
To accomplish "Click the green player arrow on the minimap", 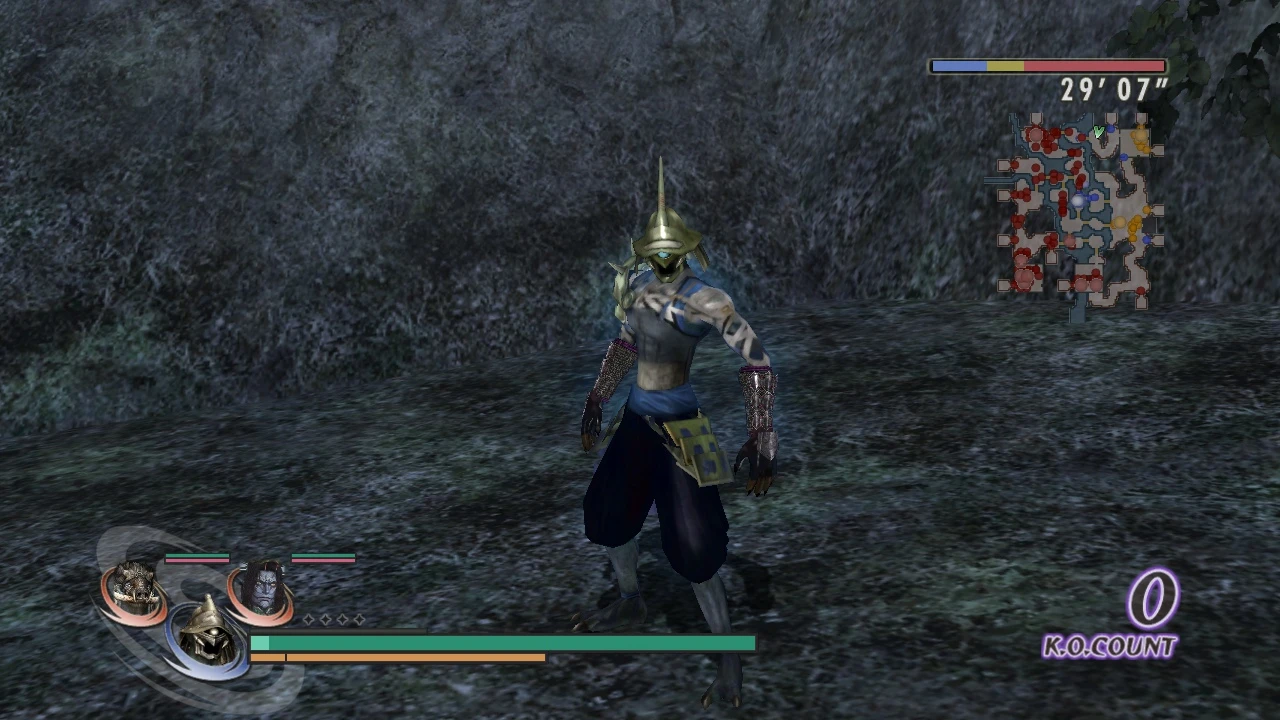I will (1098, 132).
